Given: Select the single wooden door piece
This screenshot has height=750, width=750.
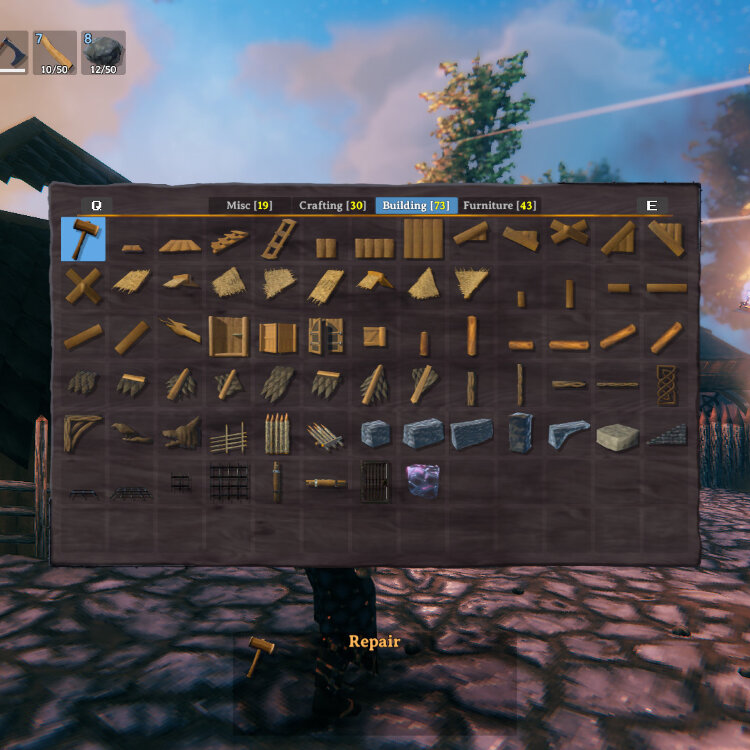Looking at the screenshot, I should pyautogui.click(x=229, y=337).
